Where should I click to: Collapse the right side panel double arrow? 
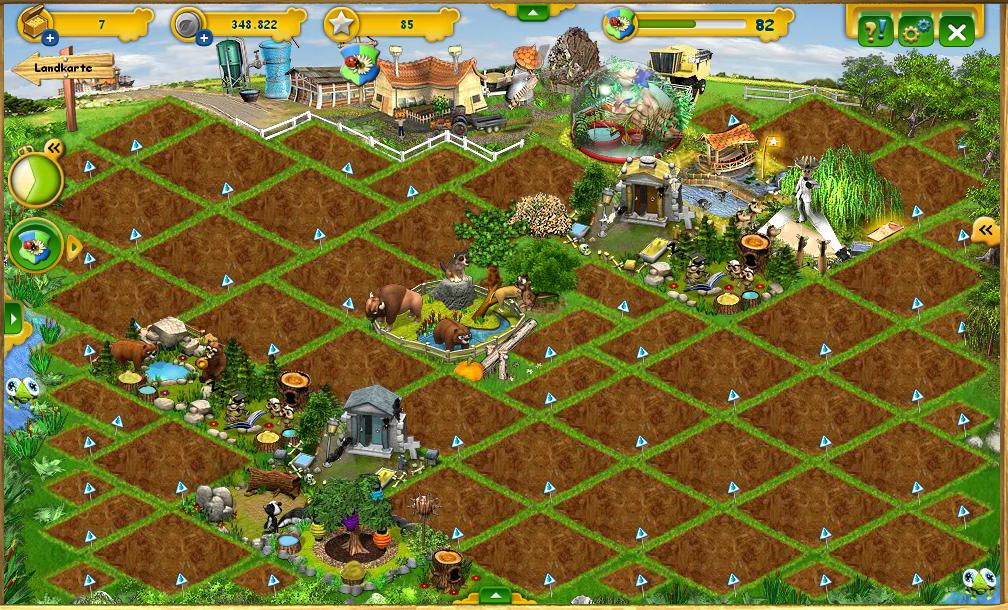(985, 231)
